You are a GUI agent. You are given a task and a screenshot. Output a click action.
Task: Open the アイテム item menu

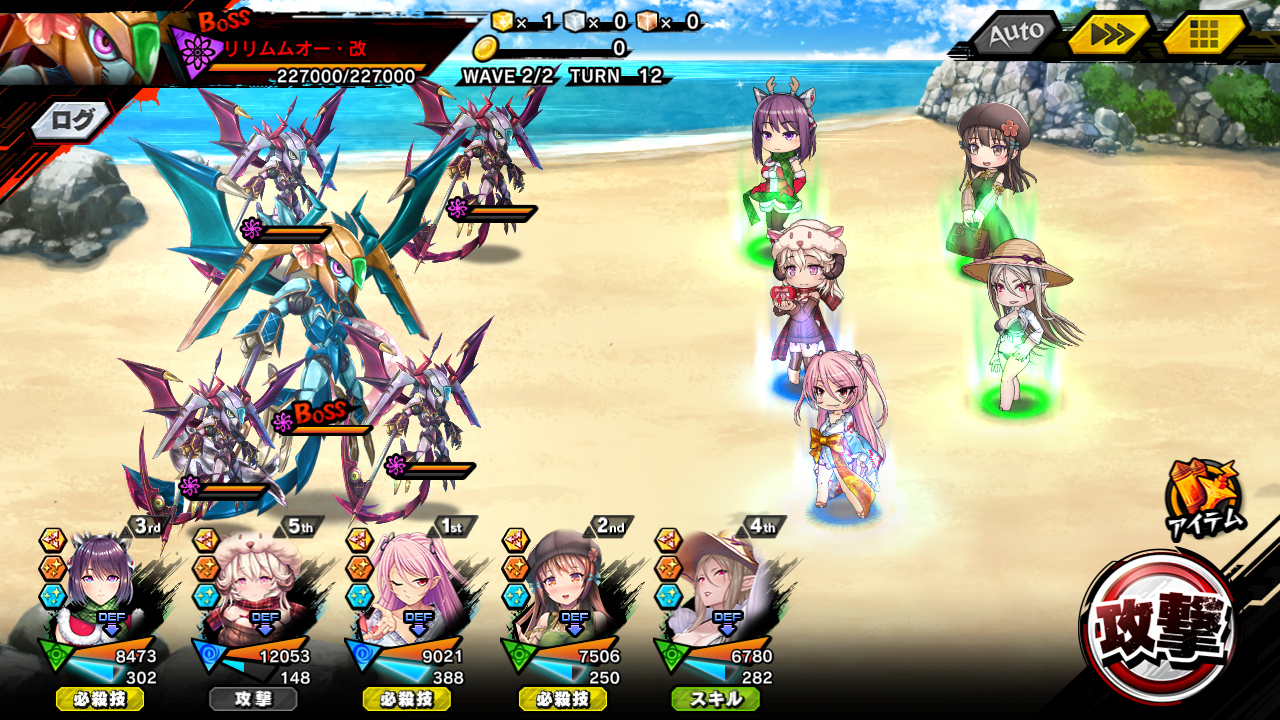click(1203, 497)
